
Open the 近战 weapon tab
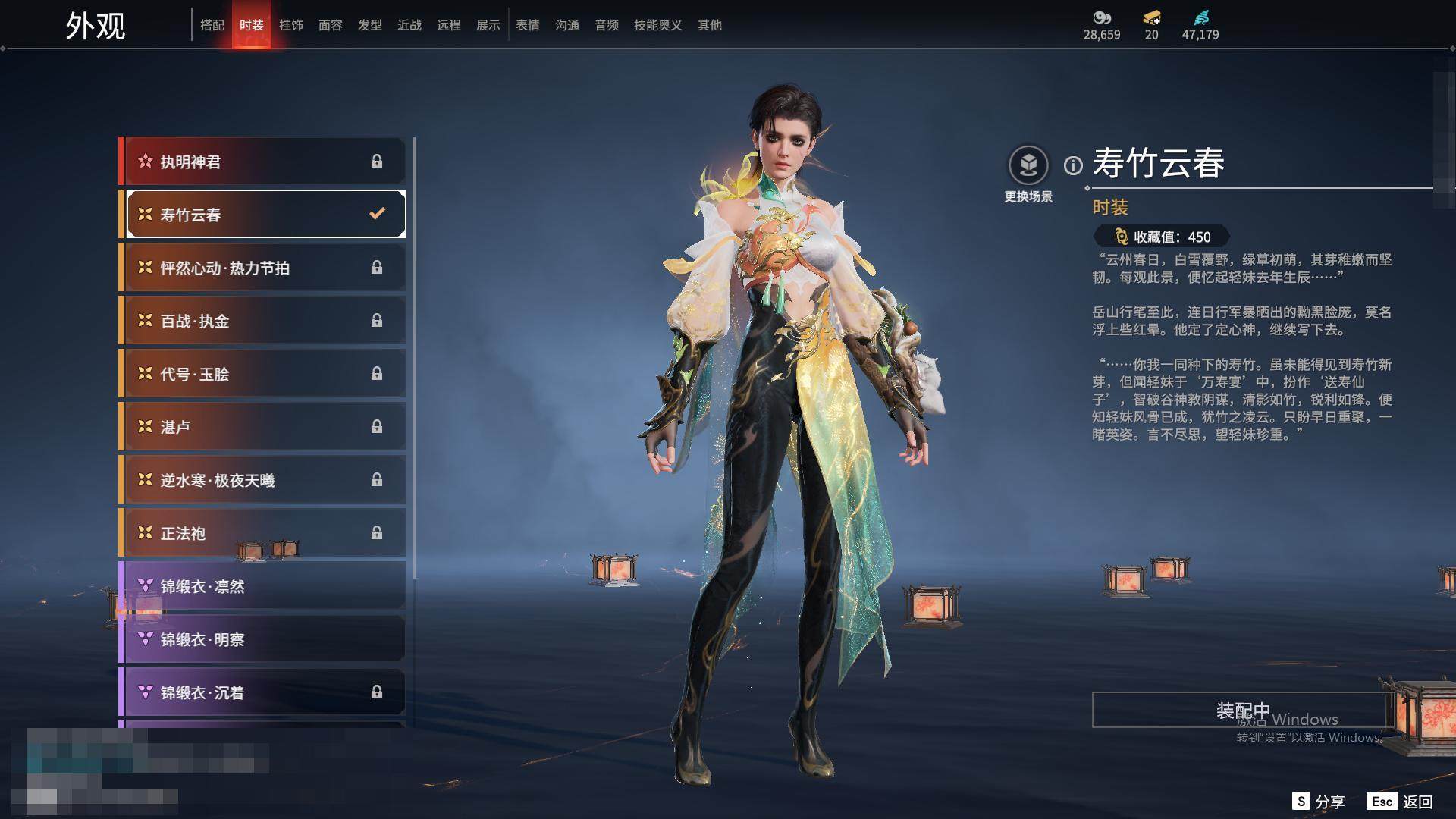pyautogui.click(x=409, y=25)
